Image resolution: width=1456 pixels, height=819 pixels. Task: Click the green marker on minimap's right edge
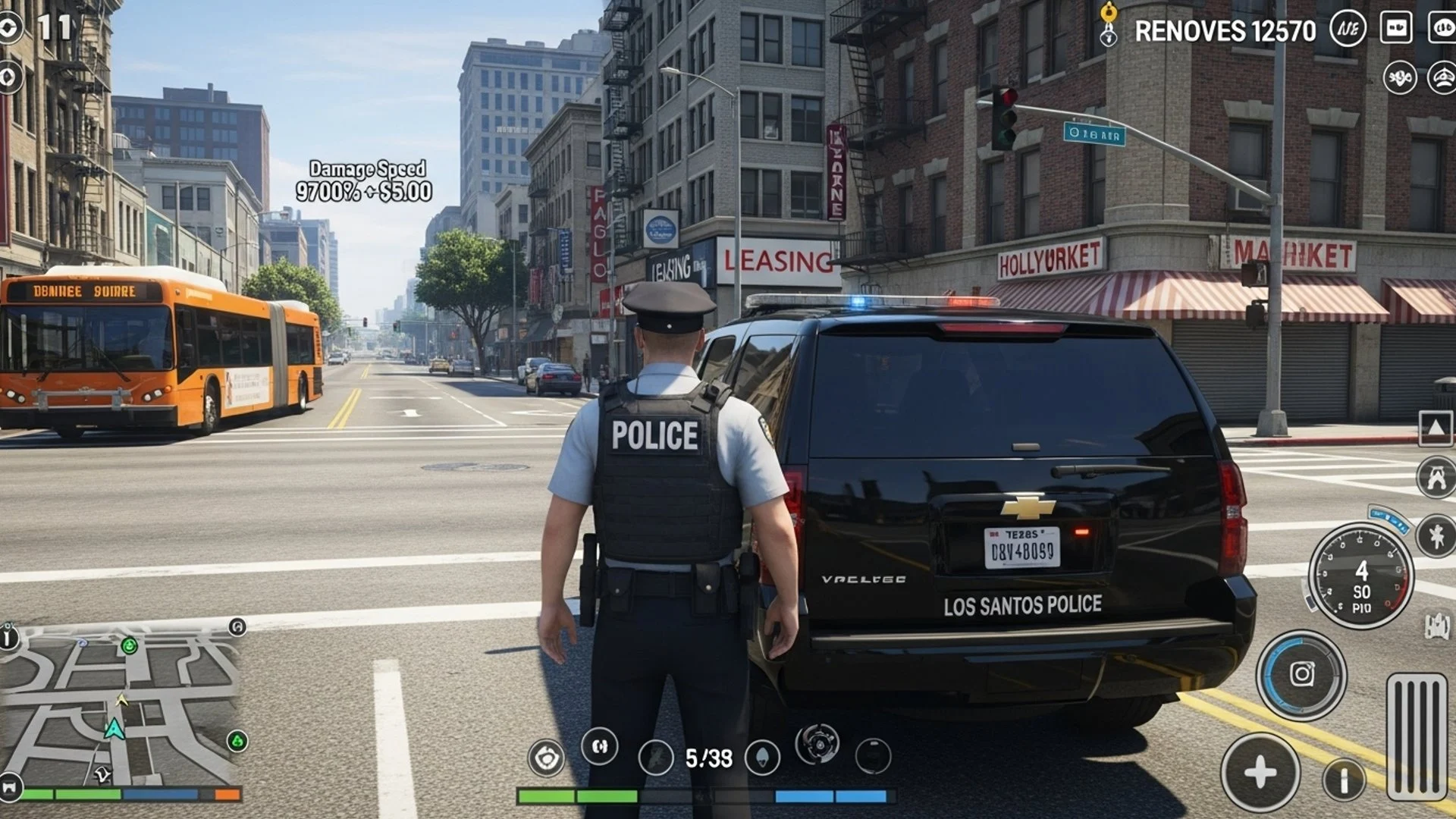pyautogui.click(x=237, y=741)
